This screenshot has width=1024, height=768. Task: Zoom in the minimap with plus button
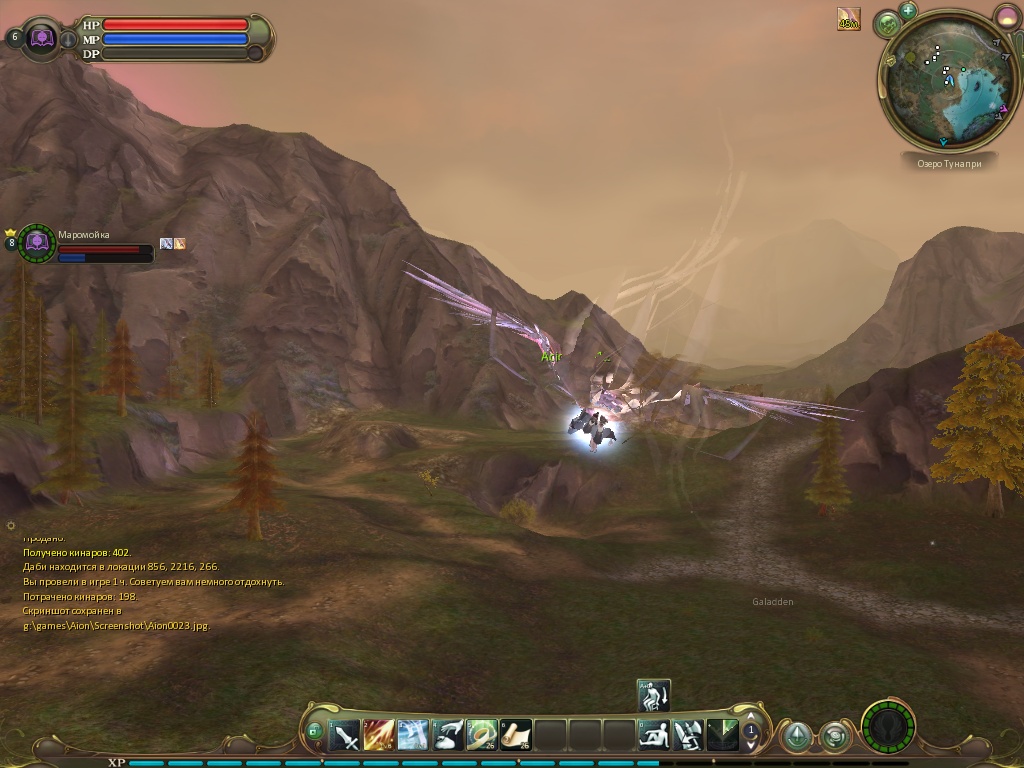point(908,11)
